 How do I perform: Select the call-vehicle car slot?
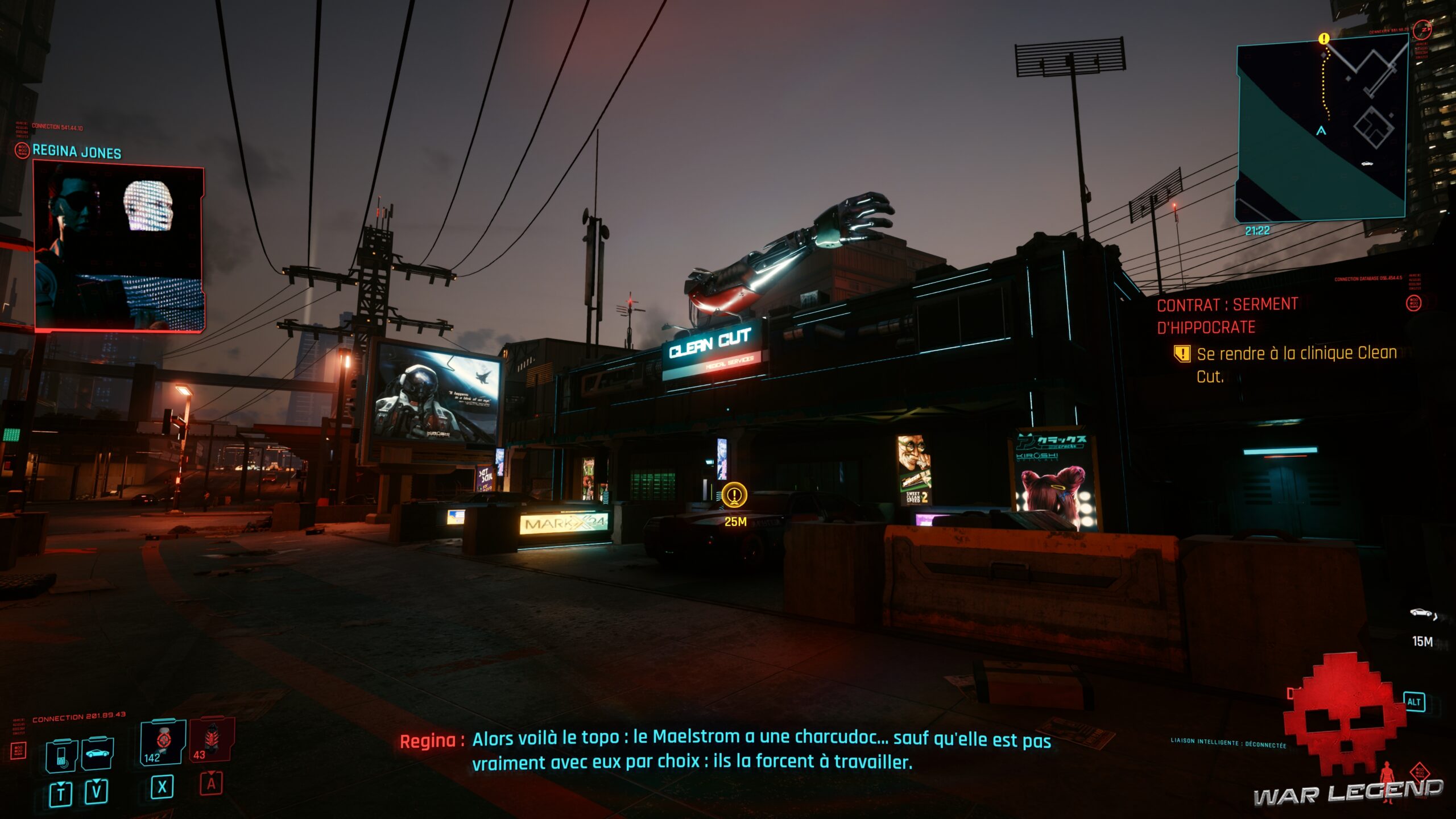coord(98,754)
